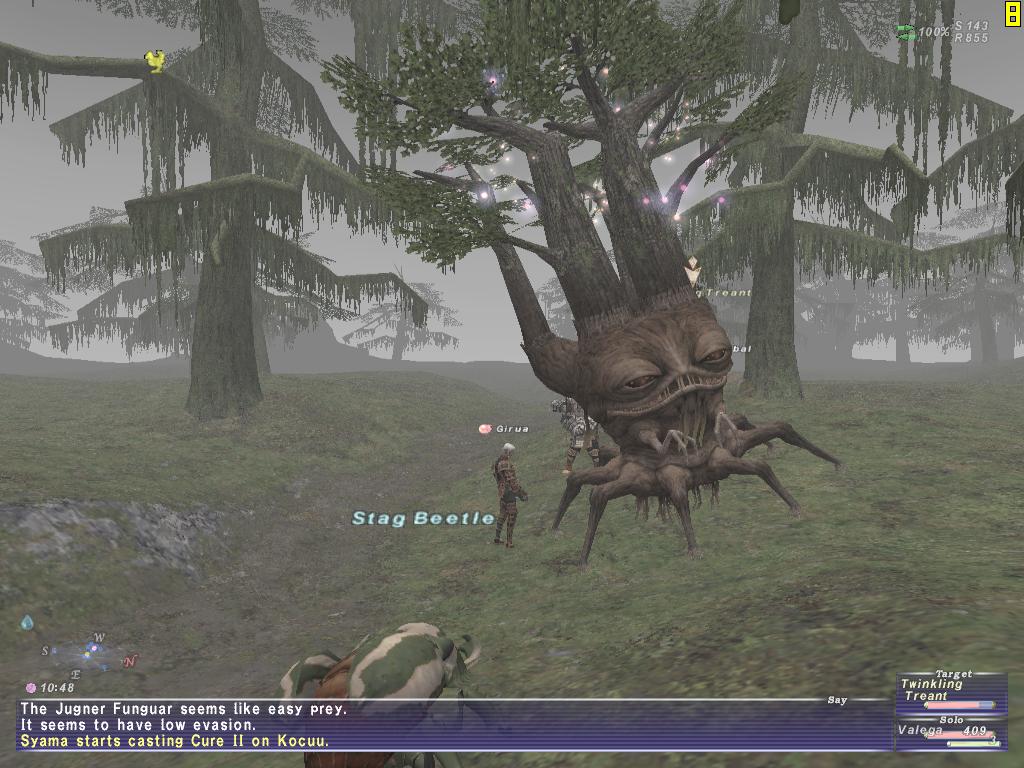Image resolution: width=1024 pixels, height=768 pixels.
Task: Select the player name tag Girua
Action: point(511,428)
